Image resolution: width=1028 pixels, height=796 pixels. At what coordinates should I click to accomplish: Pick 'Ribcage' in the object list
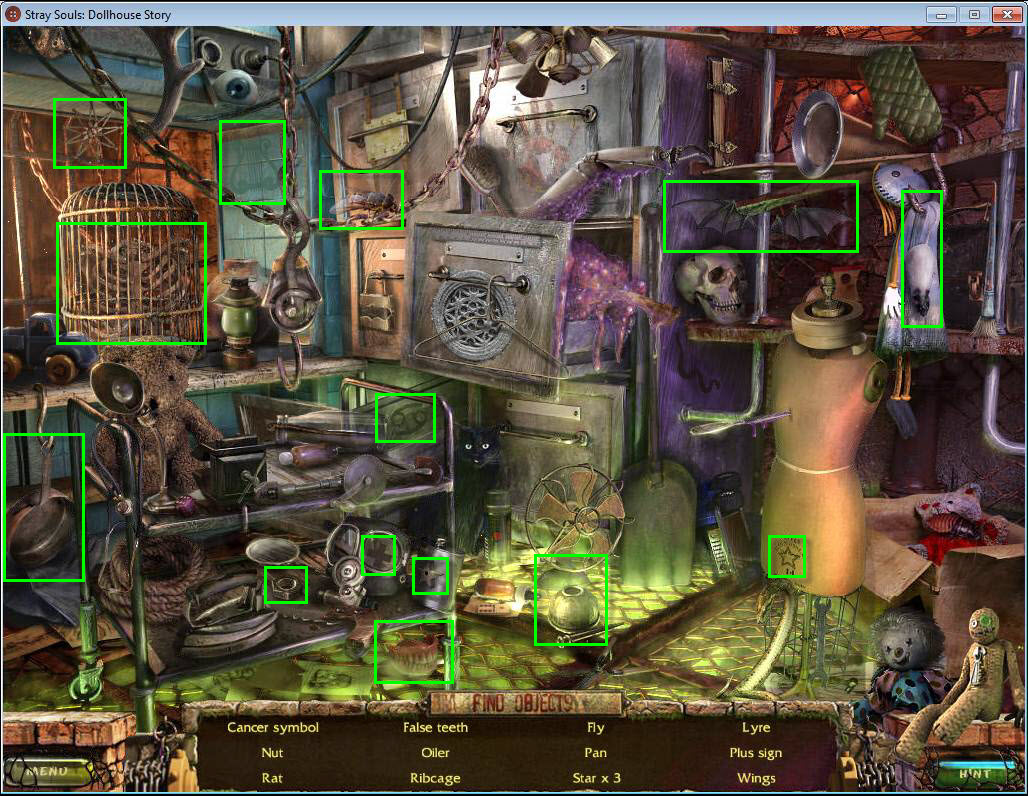435,777
